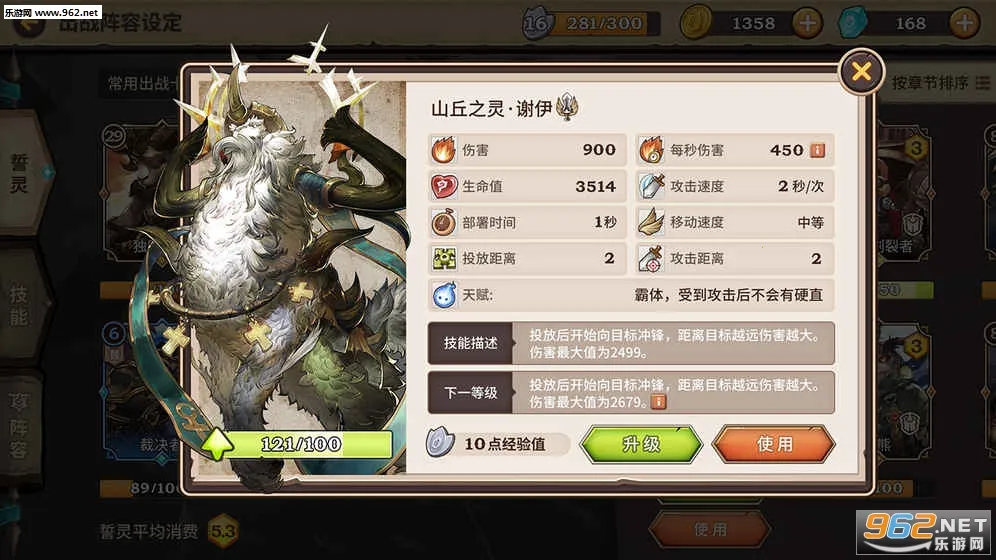Screen dimensions: 996x560
Task: Tap the green 升级 upgrade button
Action: coord(641,444)
